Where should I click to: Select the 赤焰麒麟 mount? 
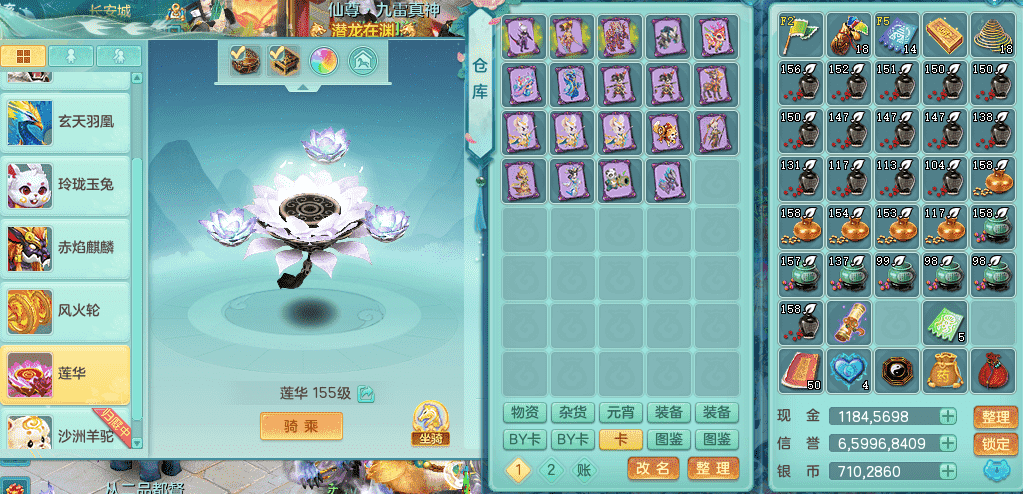tap(66, 248)
